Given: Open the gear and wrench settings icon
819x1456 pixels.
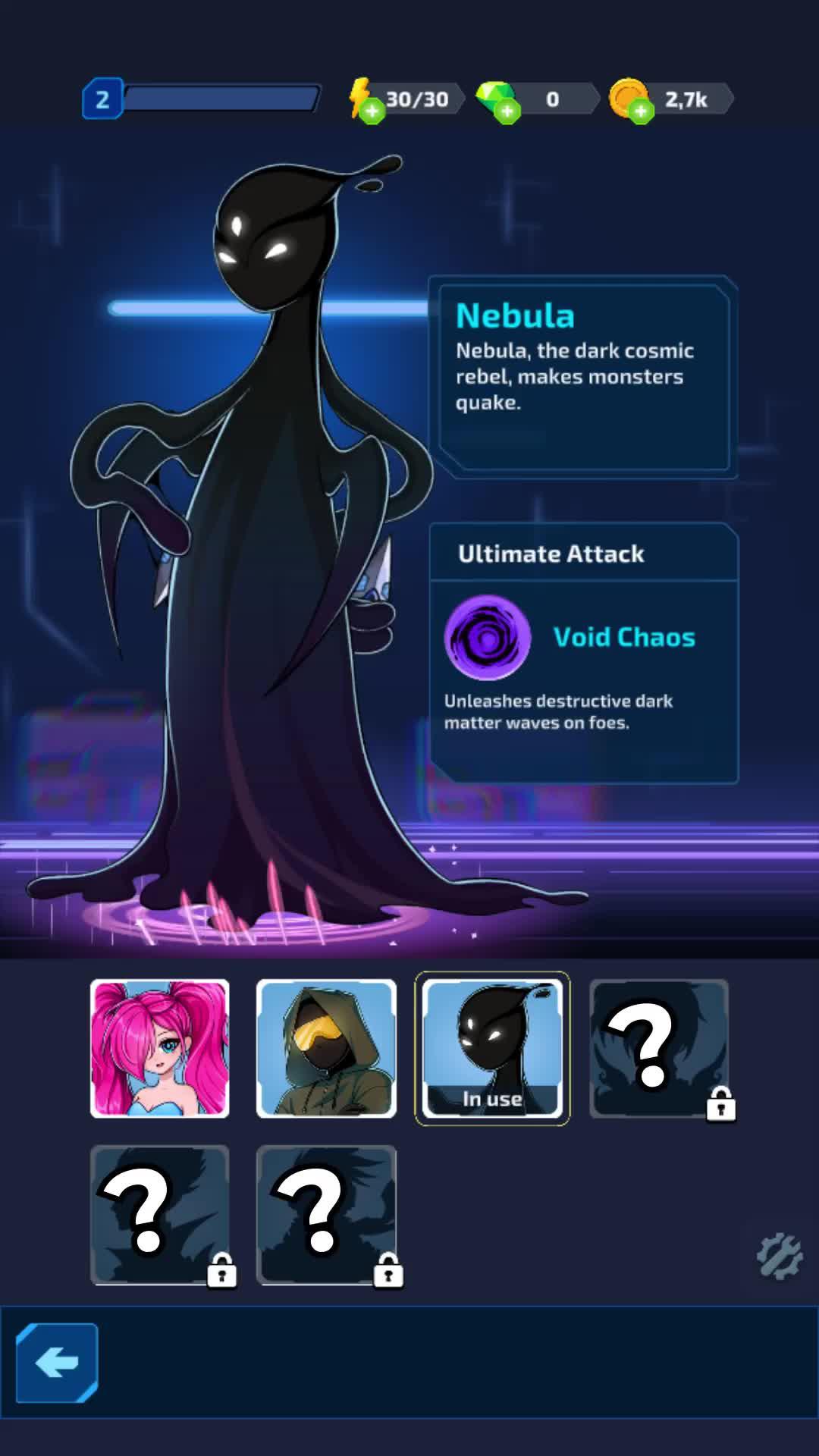Looking at the screenshot, I should coord(779,1257).
